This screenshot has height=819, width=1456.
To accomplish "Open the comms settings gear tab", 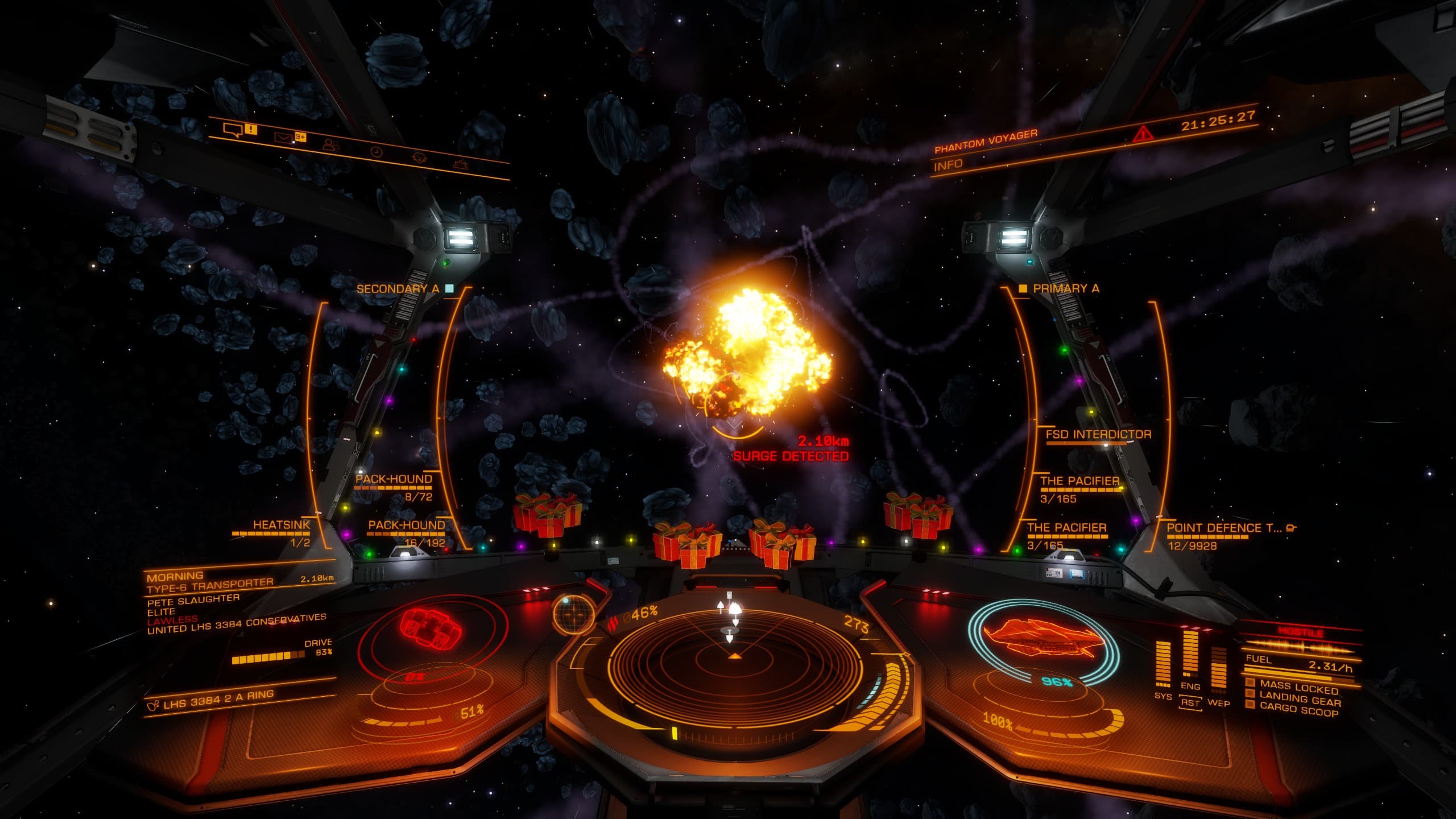I will pyautogui.click(x=460, y=164).
